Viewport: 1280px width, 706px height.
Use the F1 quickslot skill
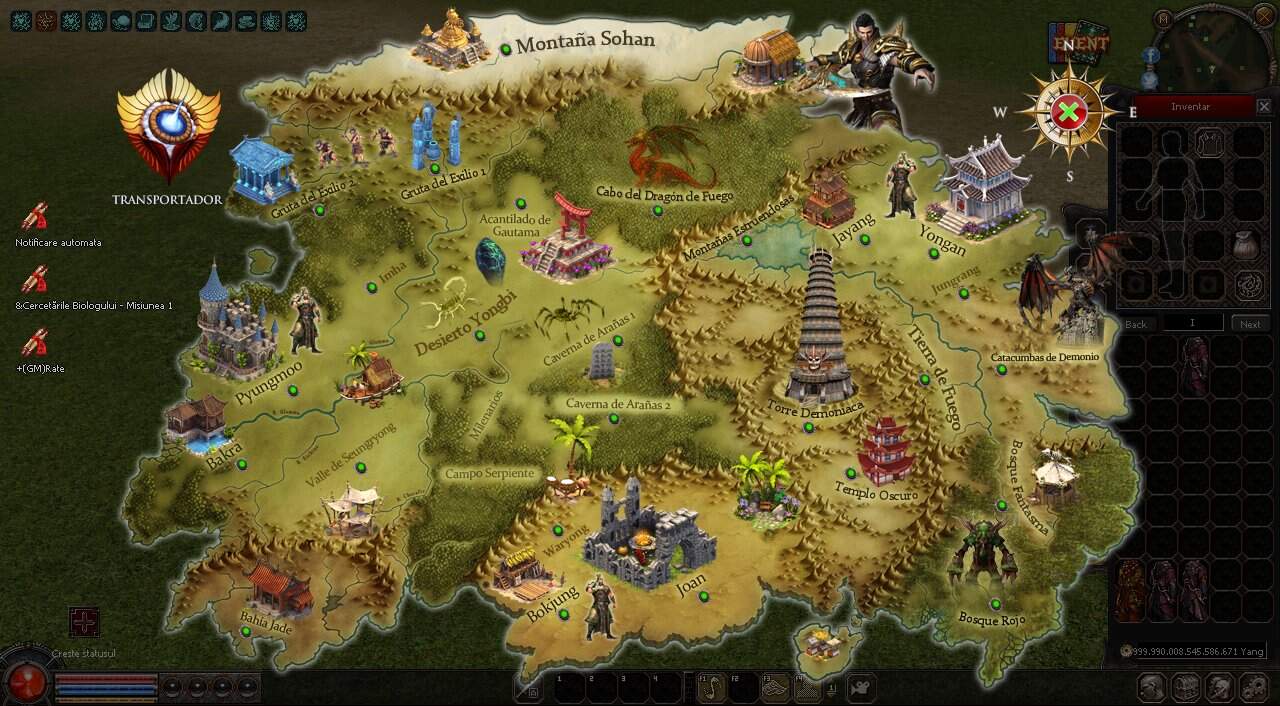711,688
